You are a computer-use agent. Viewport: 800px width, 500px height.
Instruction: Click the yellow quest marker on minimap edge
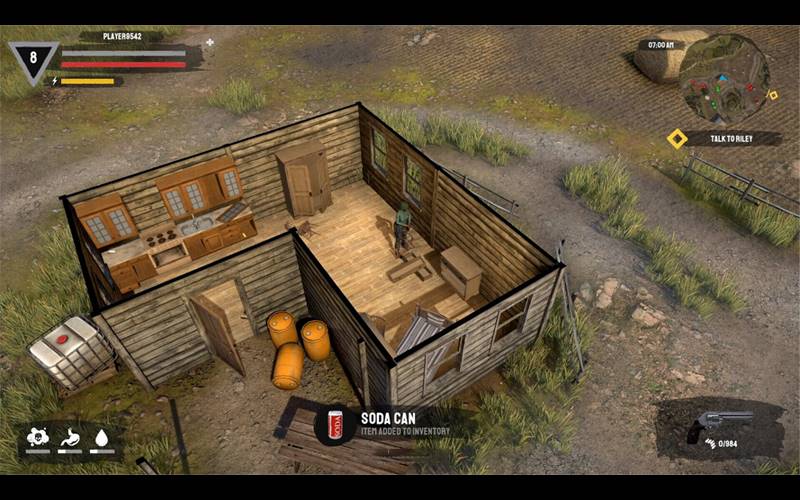(772, 95)
